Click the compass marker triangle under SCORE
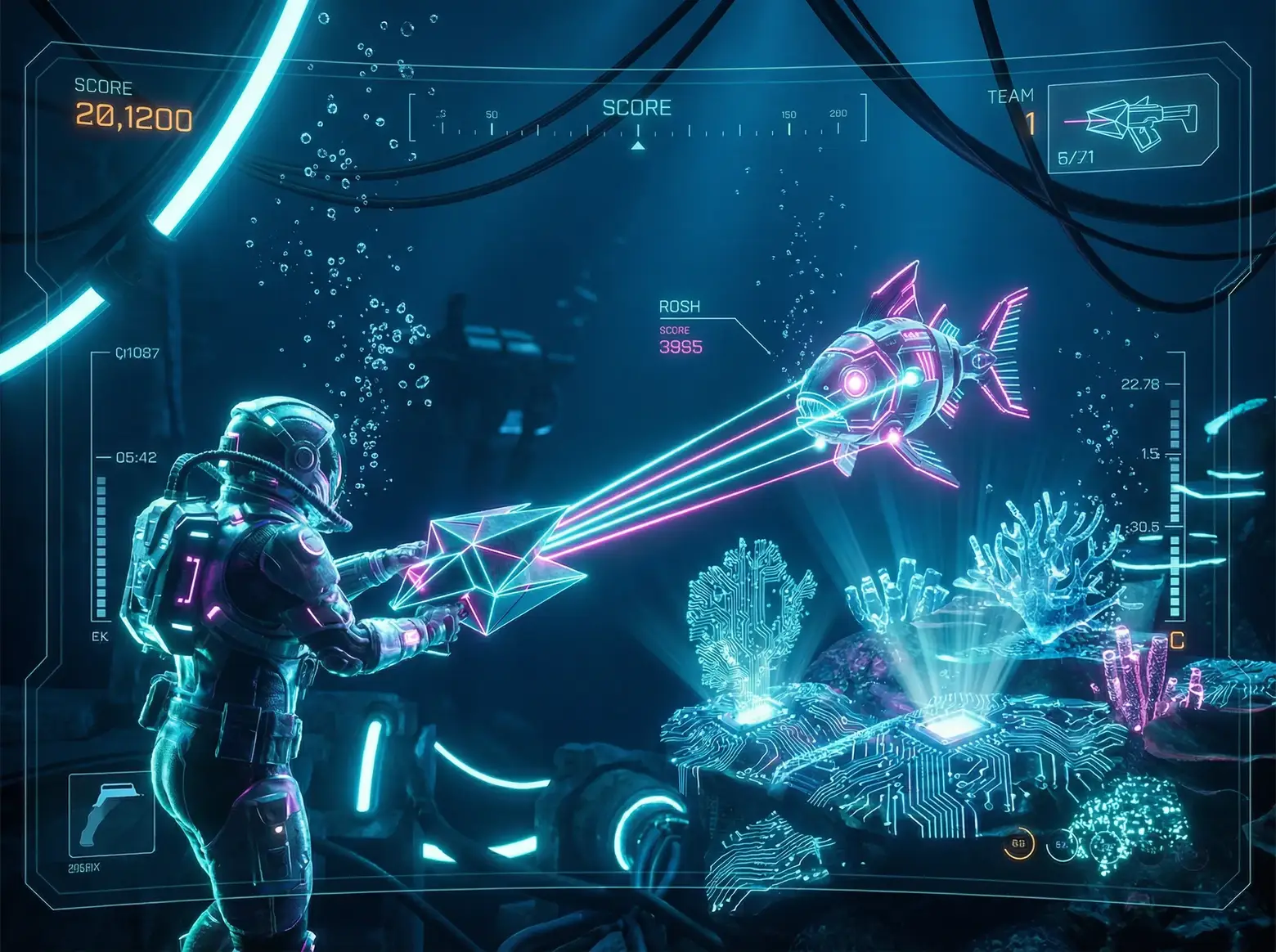This screenshot has width=1276, height=952. (x=638, y=146)
